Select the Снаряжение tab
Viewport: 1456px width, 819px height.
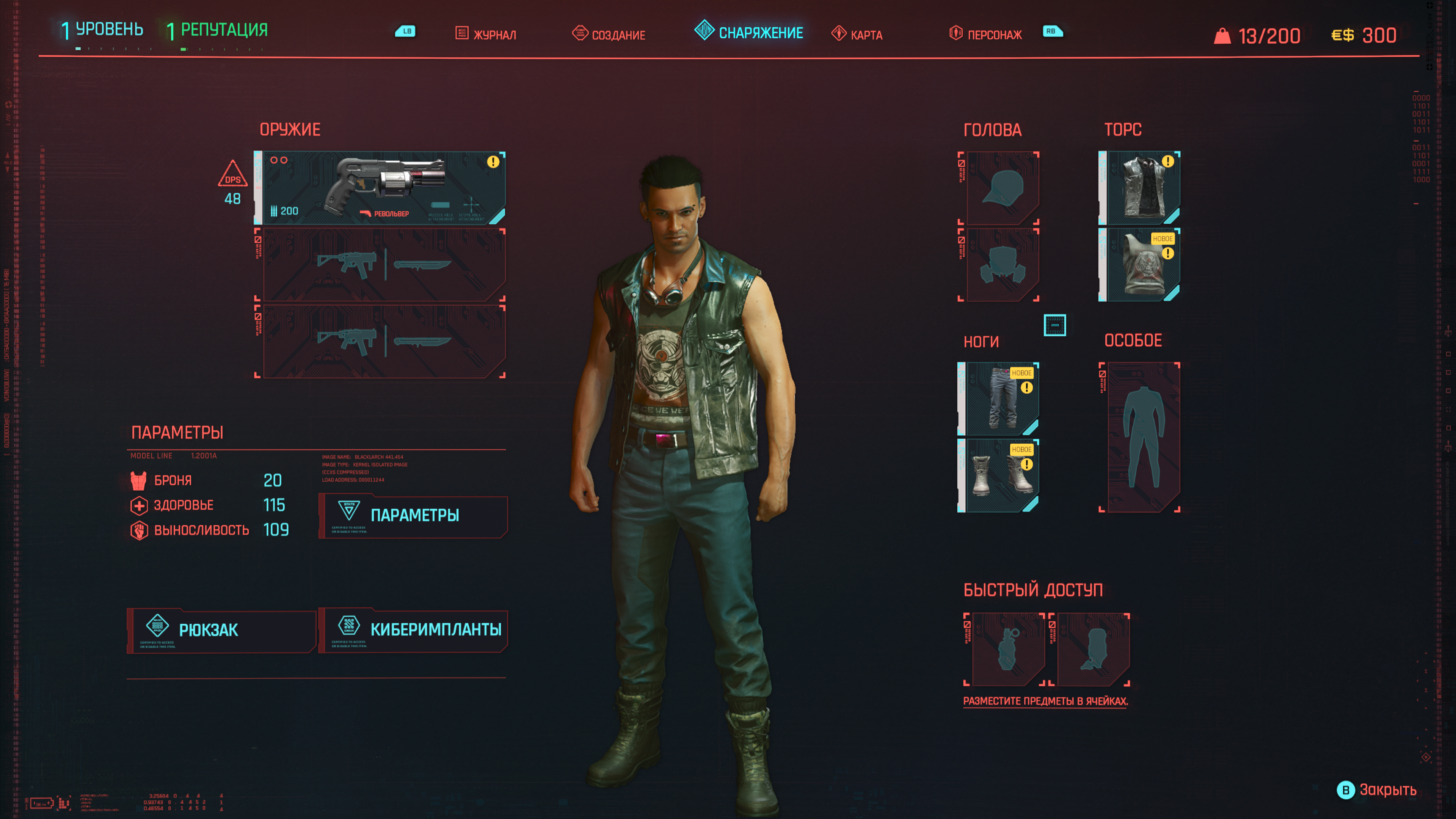(x=749, y=32)
